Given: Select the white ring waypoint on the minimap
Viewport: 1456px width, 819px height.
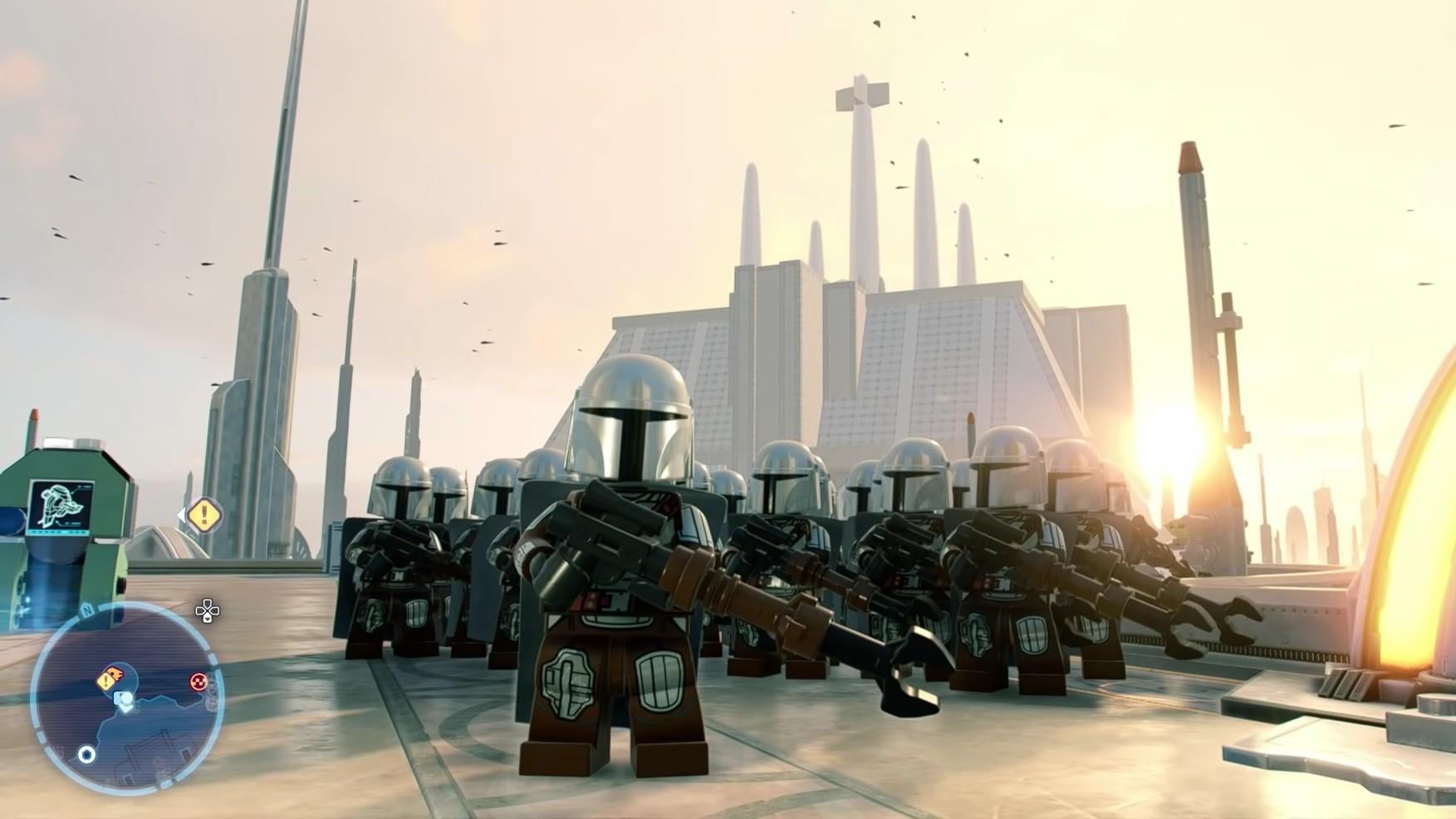Looking at the screenshot, I should coord(86,754).
